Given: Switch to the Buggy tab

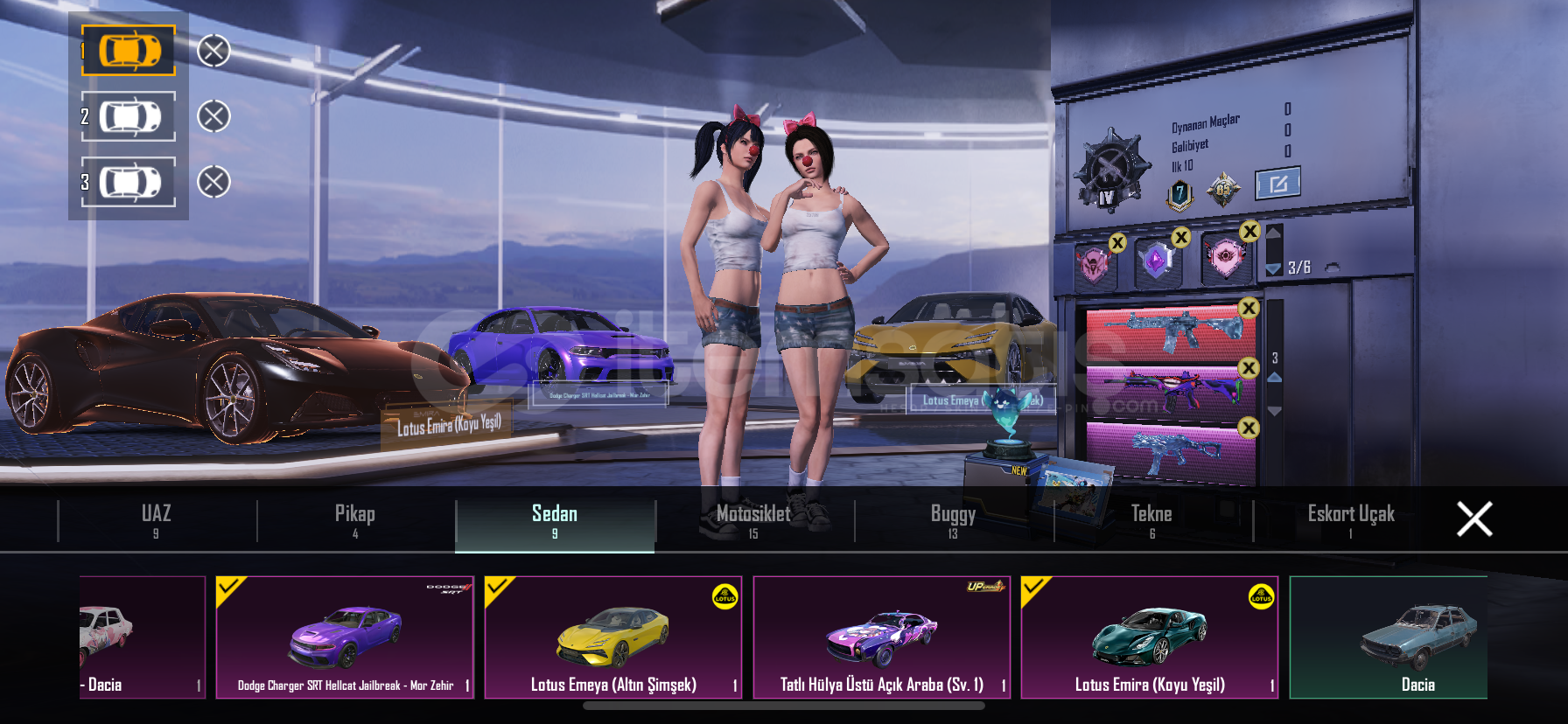Looking at the screenshot, I should point(953,520).
